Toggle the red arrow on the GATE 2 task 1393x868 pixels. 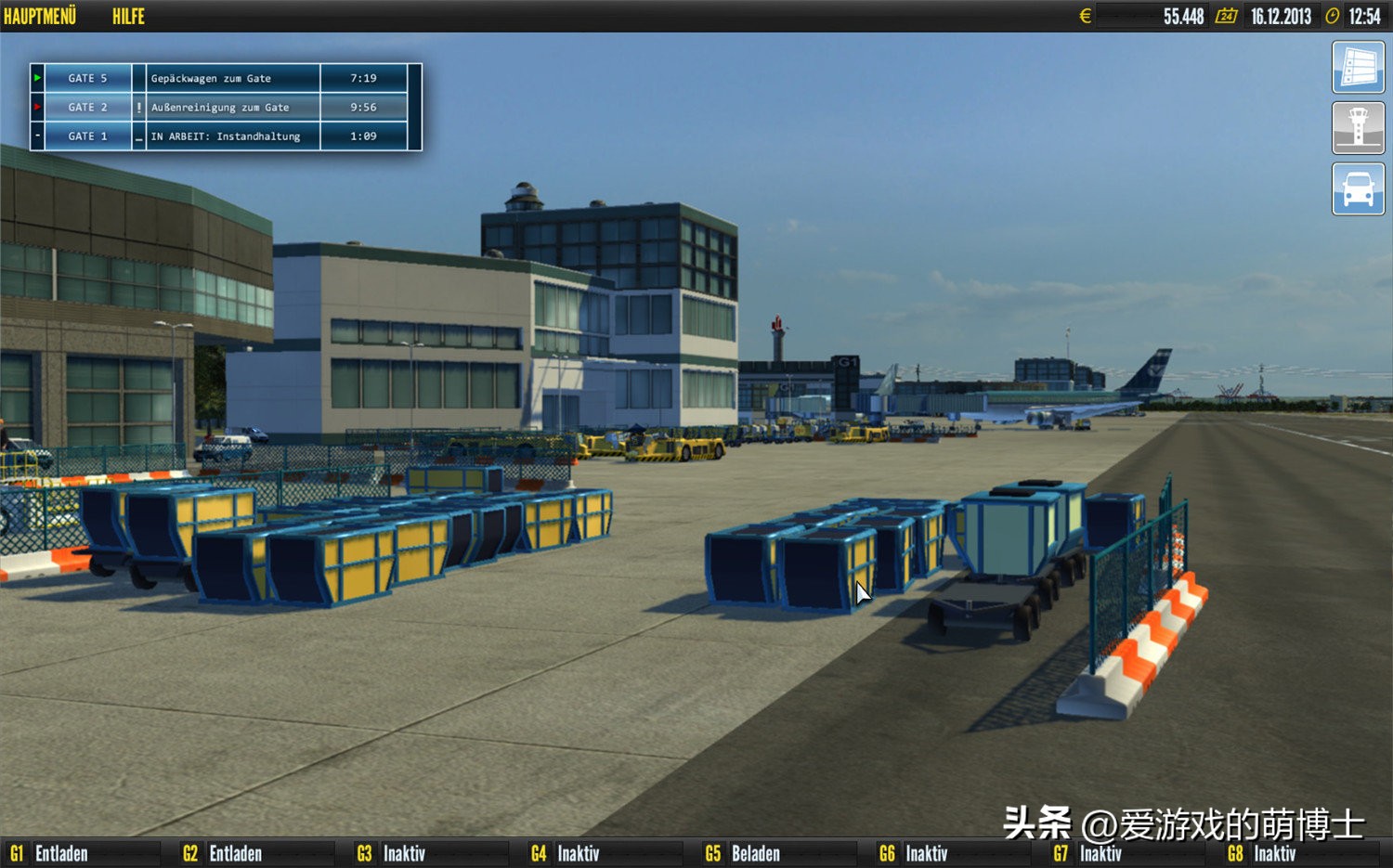click(x=36, y=107)
